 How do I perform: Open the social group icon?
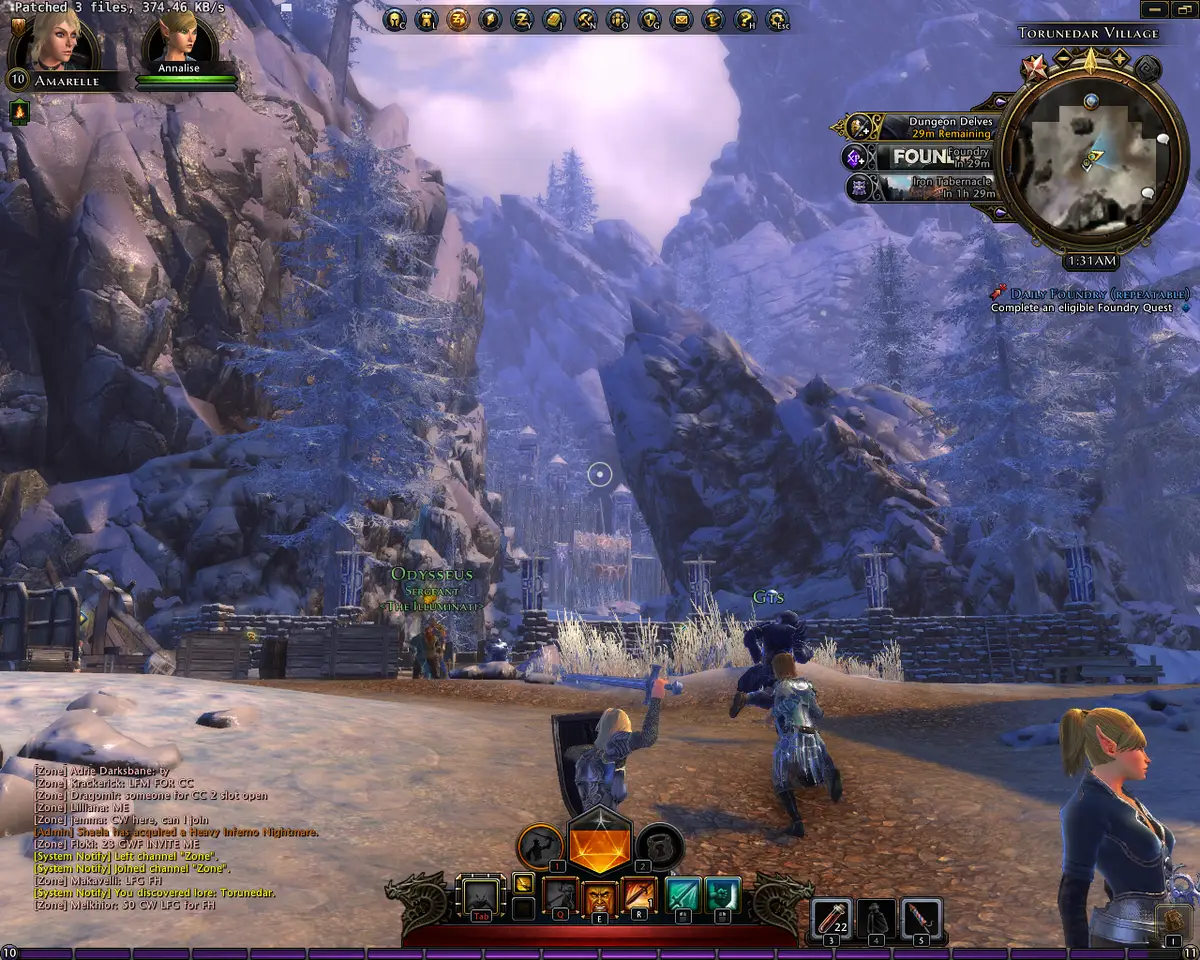pos(617,19)
